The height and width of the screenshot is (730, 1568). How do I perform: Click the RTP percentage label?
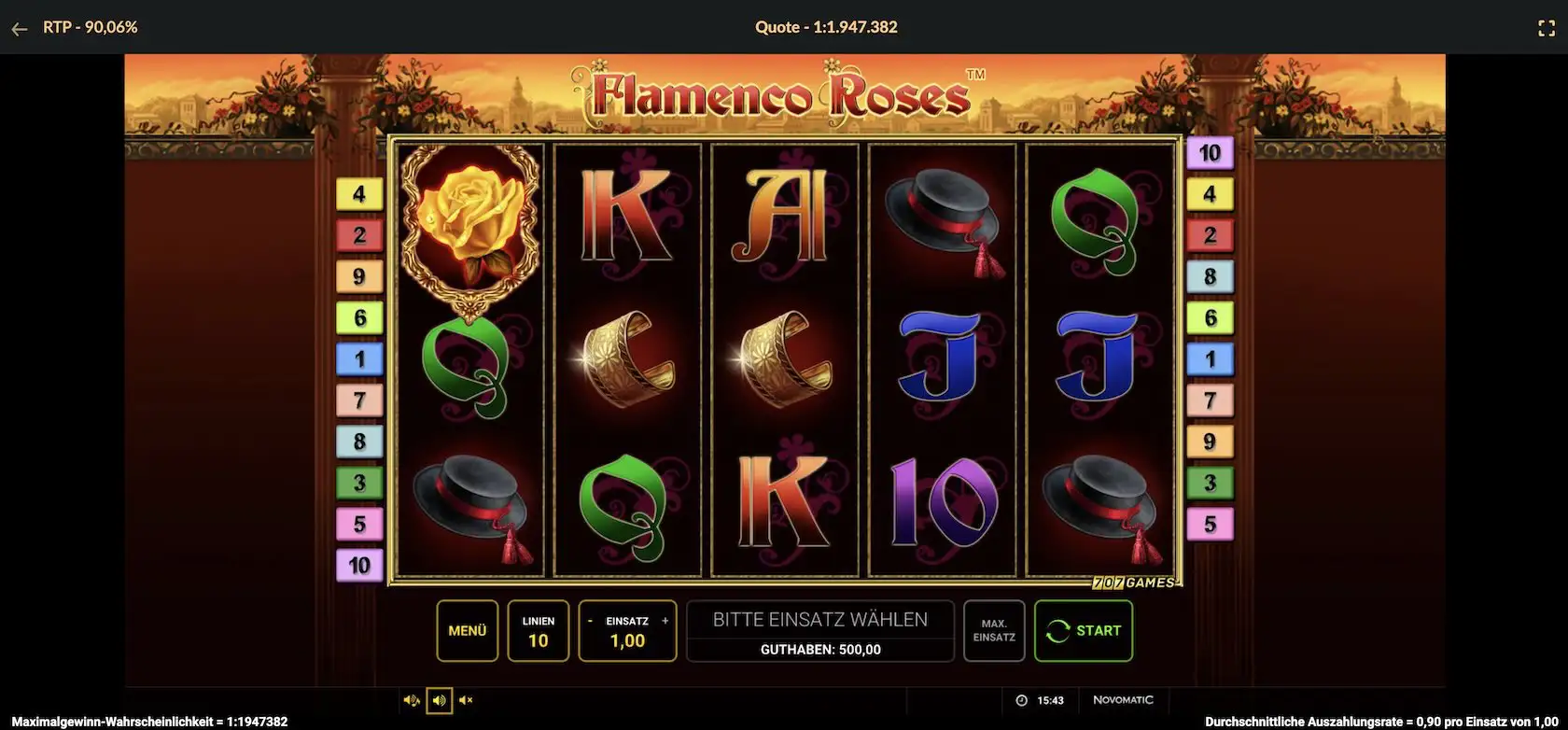89,27
